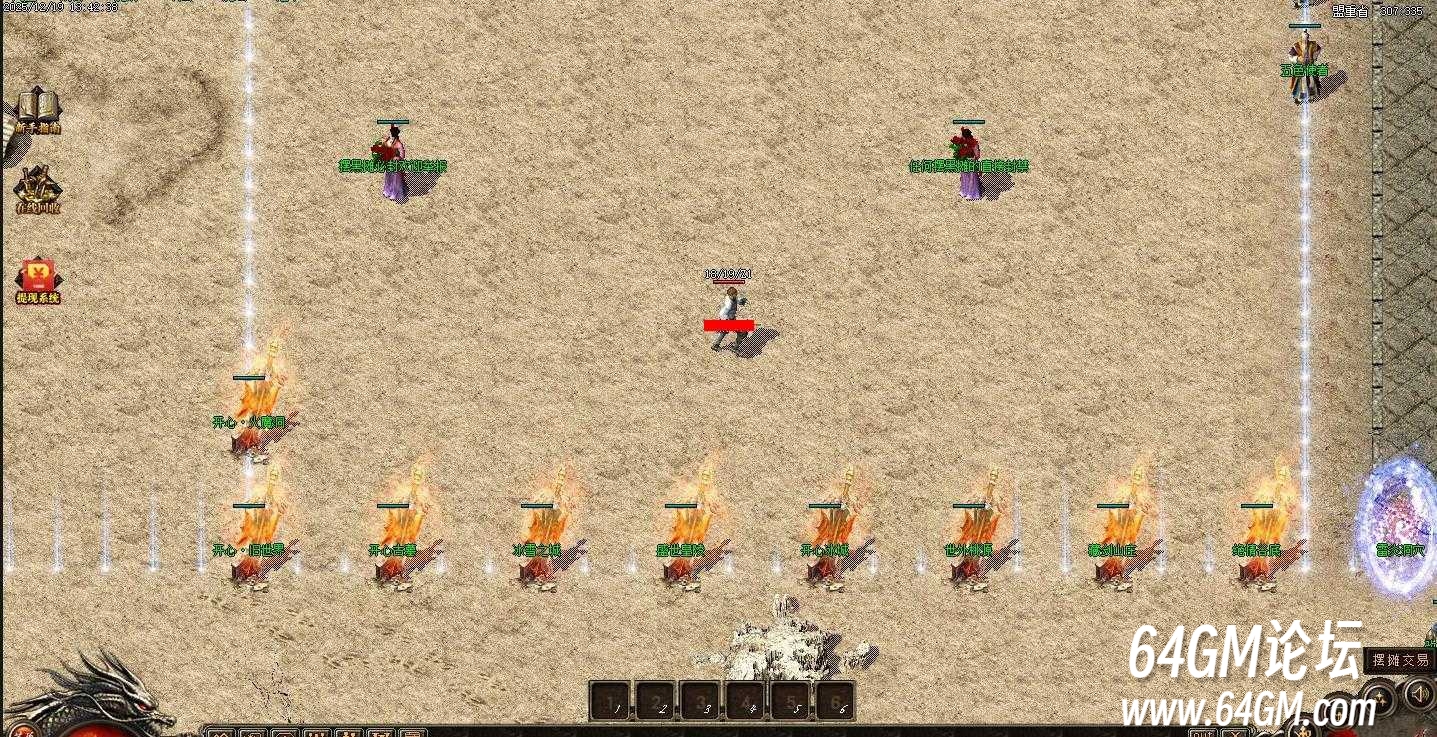The width and height of the screenshot is (1437, 737).
Task: Click the 摆摊交易 stall trade button
Action: [x=1400, y=660]
